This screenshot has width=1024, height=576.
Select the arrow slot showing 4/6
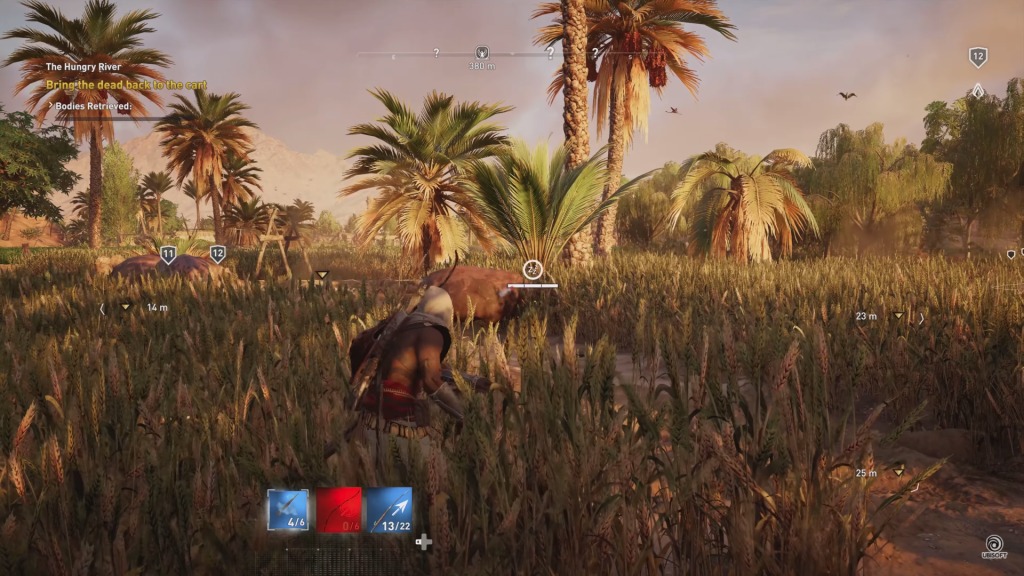click(x=288, y=509)
